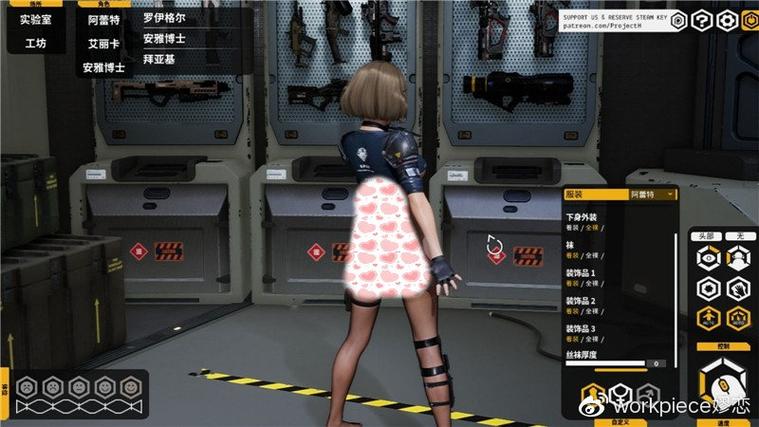Viewport: 759px width, 427px height.
Task: Select the 工坊 location
Action: tap(35, 44)
